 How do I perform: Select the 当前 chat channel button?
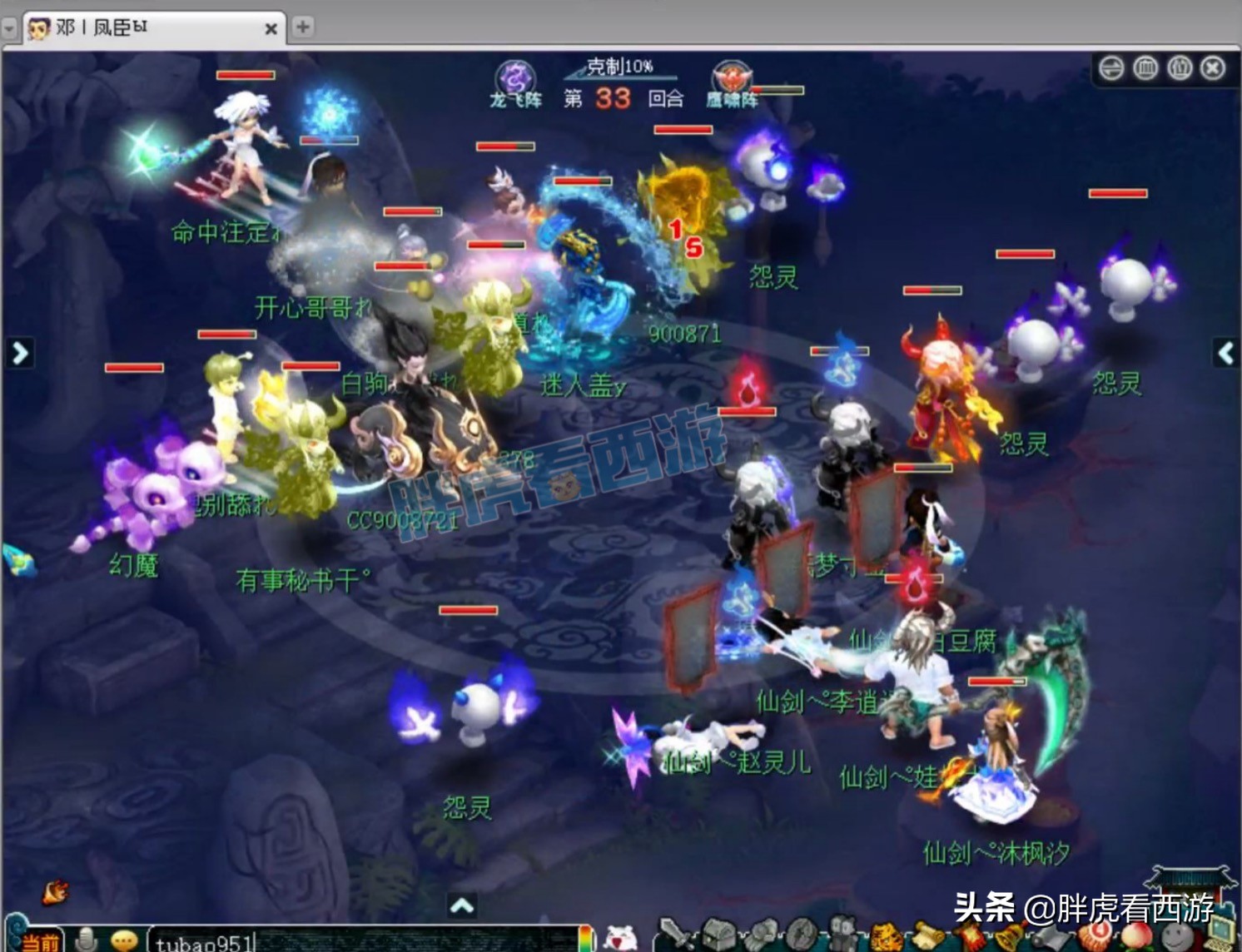coord(40,942)
